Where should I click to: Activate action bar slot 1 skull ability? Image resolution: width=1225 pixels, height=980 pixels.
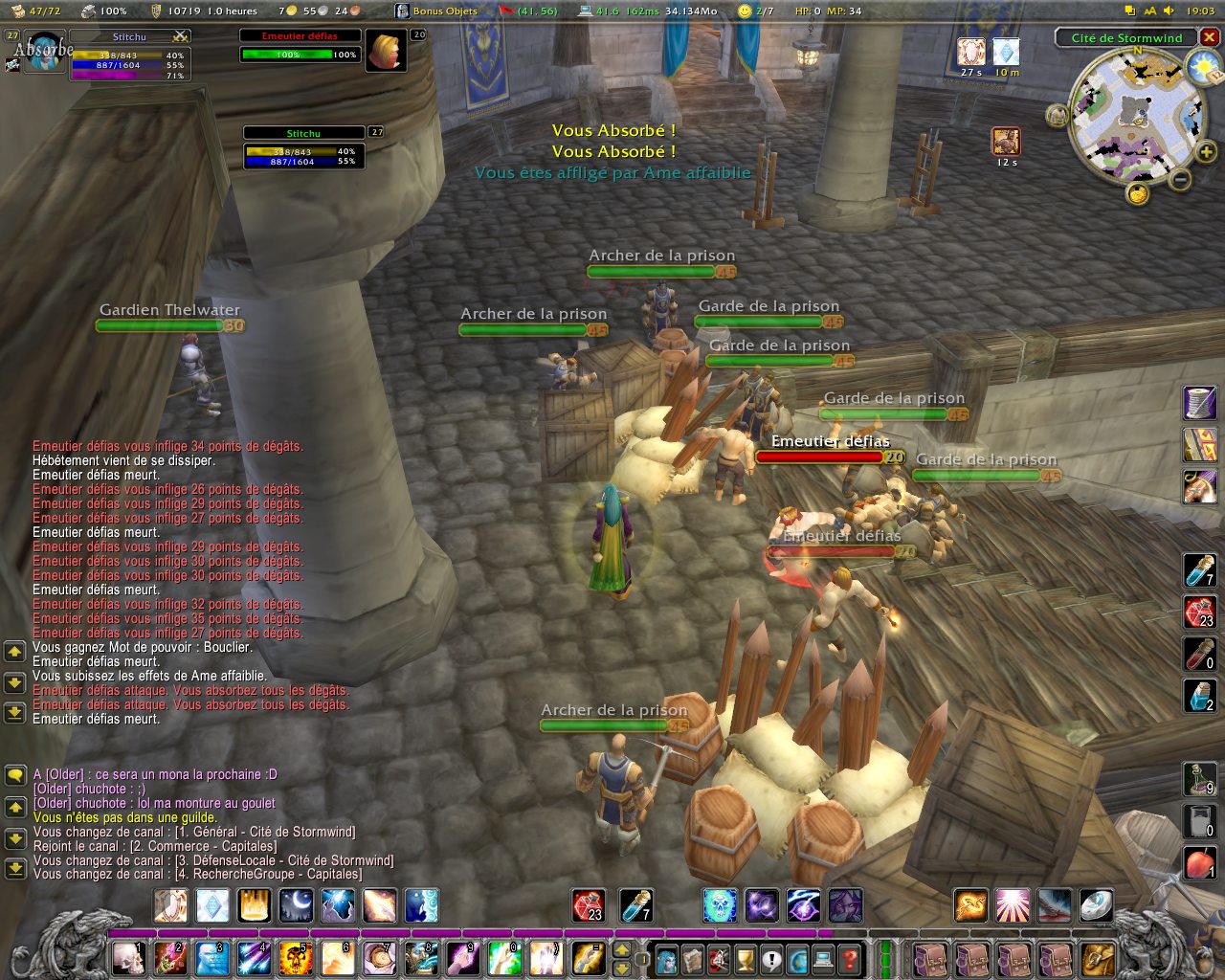[x=128, y=957]
